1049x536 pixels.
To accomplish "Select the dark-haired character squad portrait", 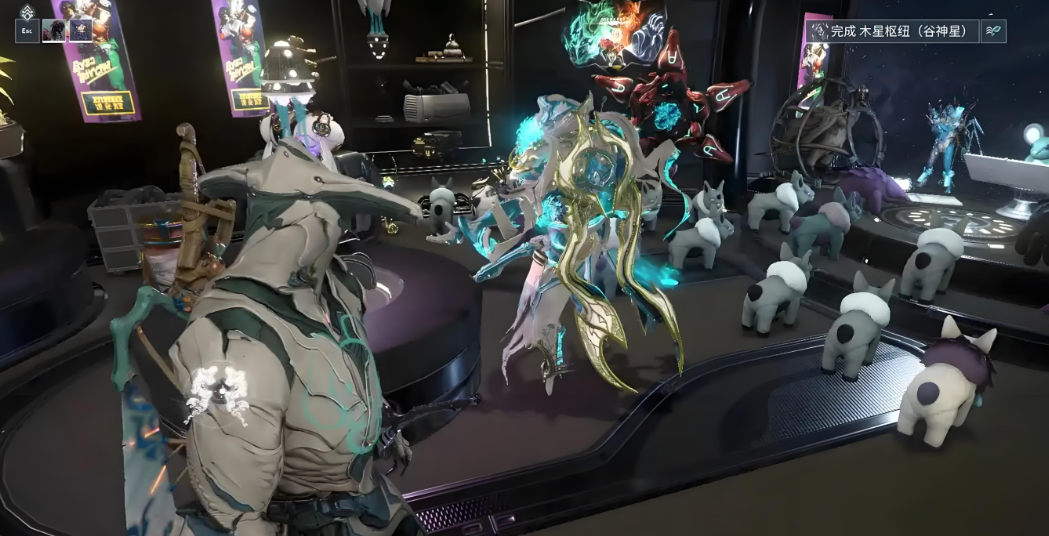I will [54, 31].
